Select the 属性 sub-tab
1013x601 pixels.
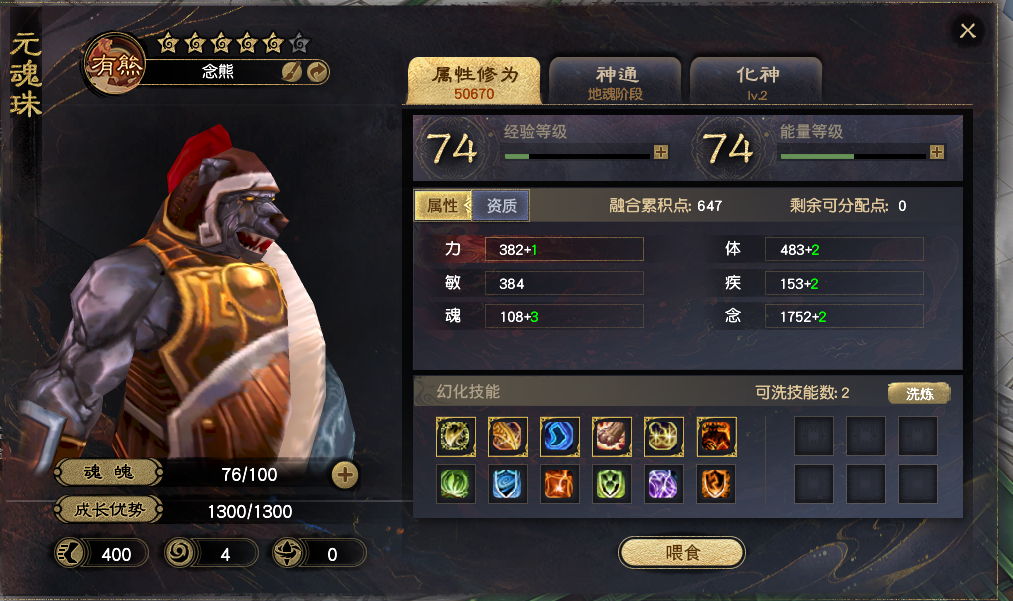pos(443,206)
